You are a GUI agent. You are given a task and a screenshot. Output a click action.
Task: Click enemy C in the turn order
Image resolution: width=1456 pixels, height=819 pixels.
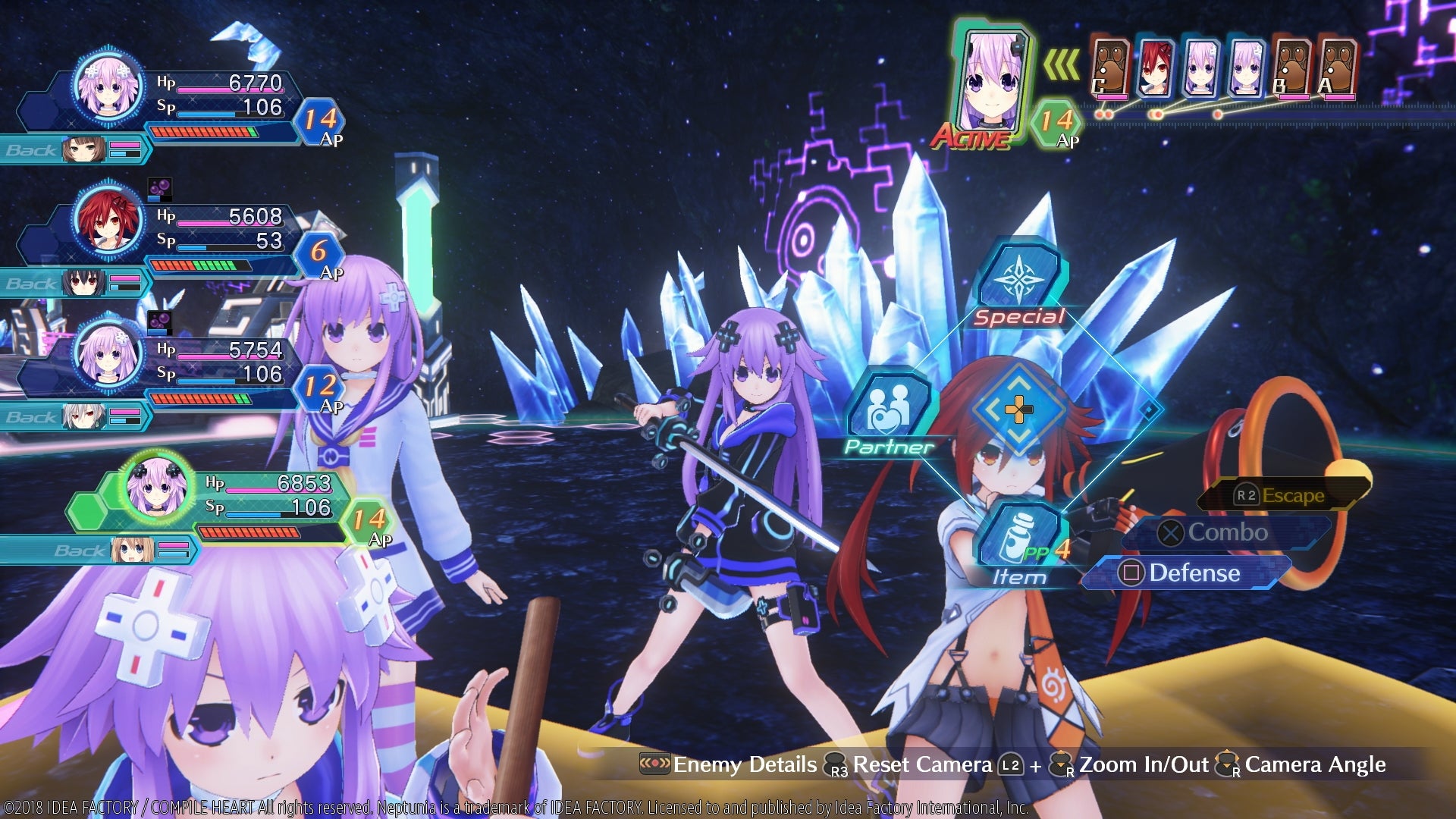[1109, 70]
